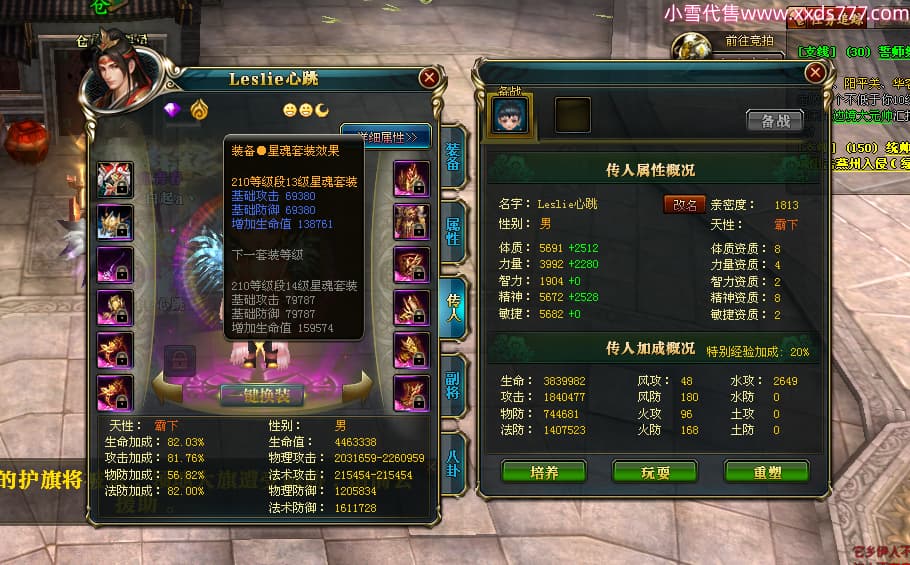Choose the 玩耍 play button
This screenshot has height=565, width=910.
click(655, 472)
